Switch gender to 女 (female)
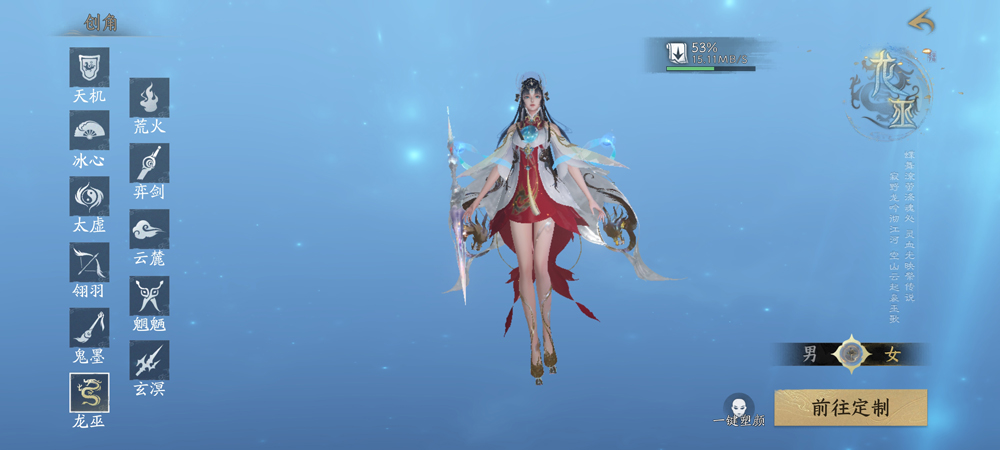Viewport: 1000px width, 450px height. (x=893, y=354)
